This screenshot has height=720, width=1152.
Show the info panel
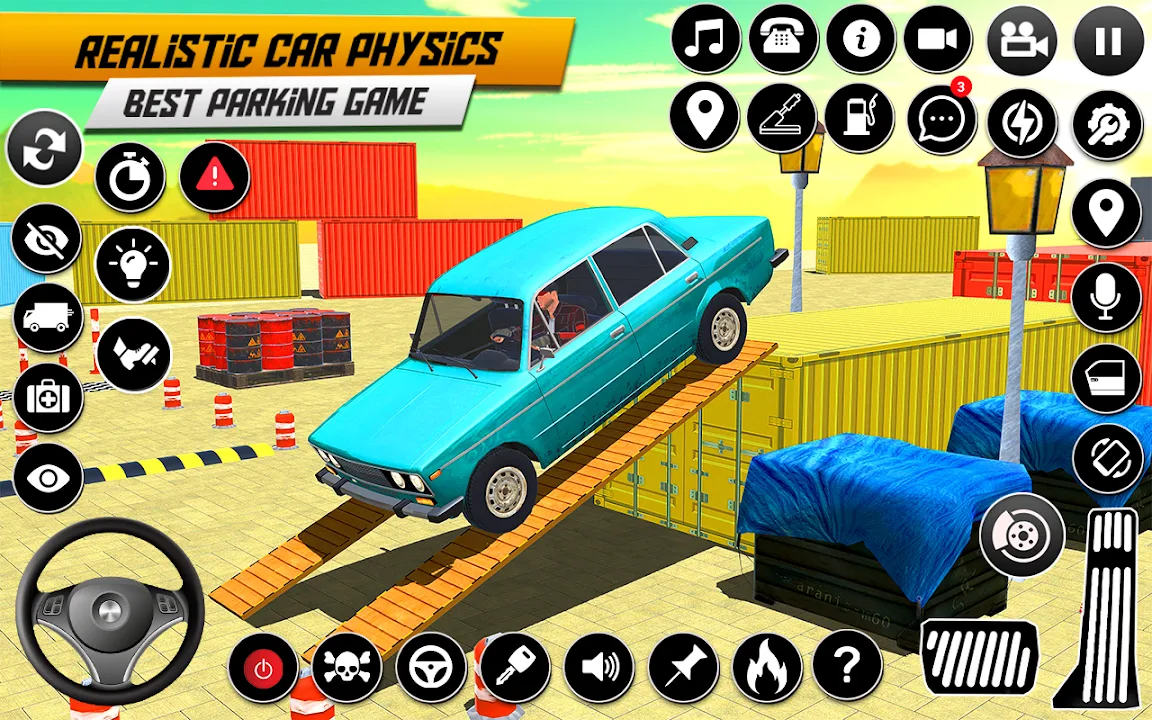coord(860,40)
